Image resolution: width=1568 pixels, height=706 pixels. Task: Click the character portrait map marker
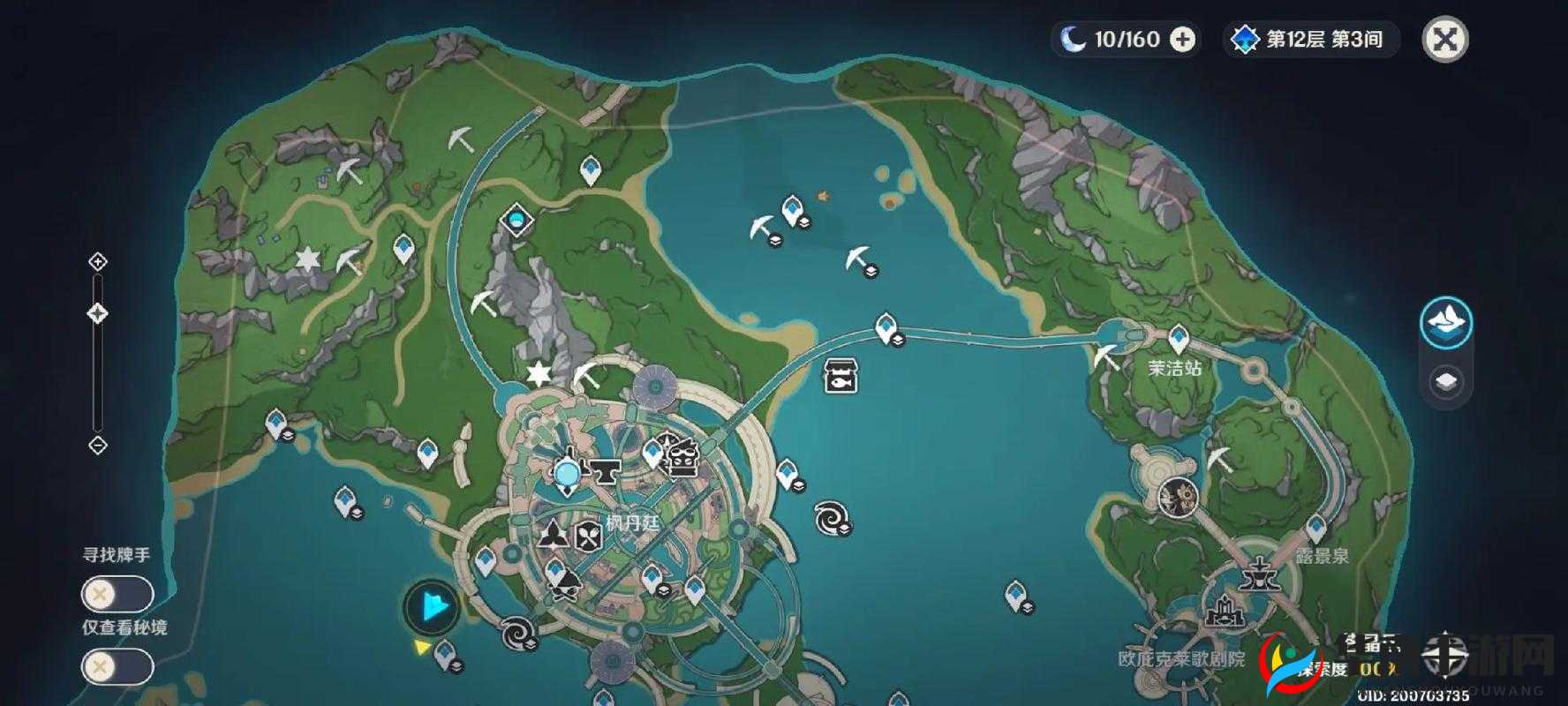coord(1177,496)
